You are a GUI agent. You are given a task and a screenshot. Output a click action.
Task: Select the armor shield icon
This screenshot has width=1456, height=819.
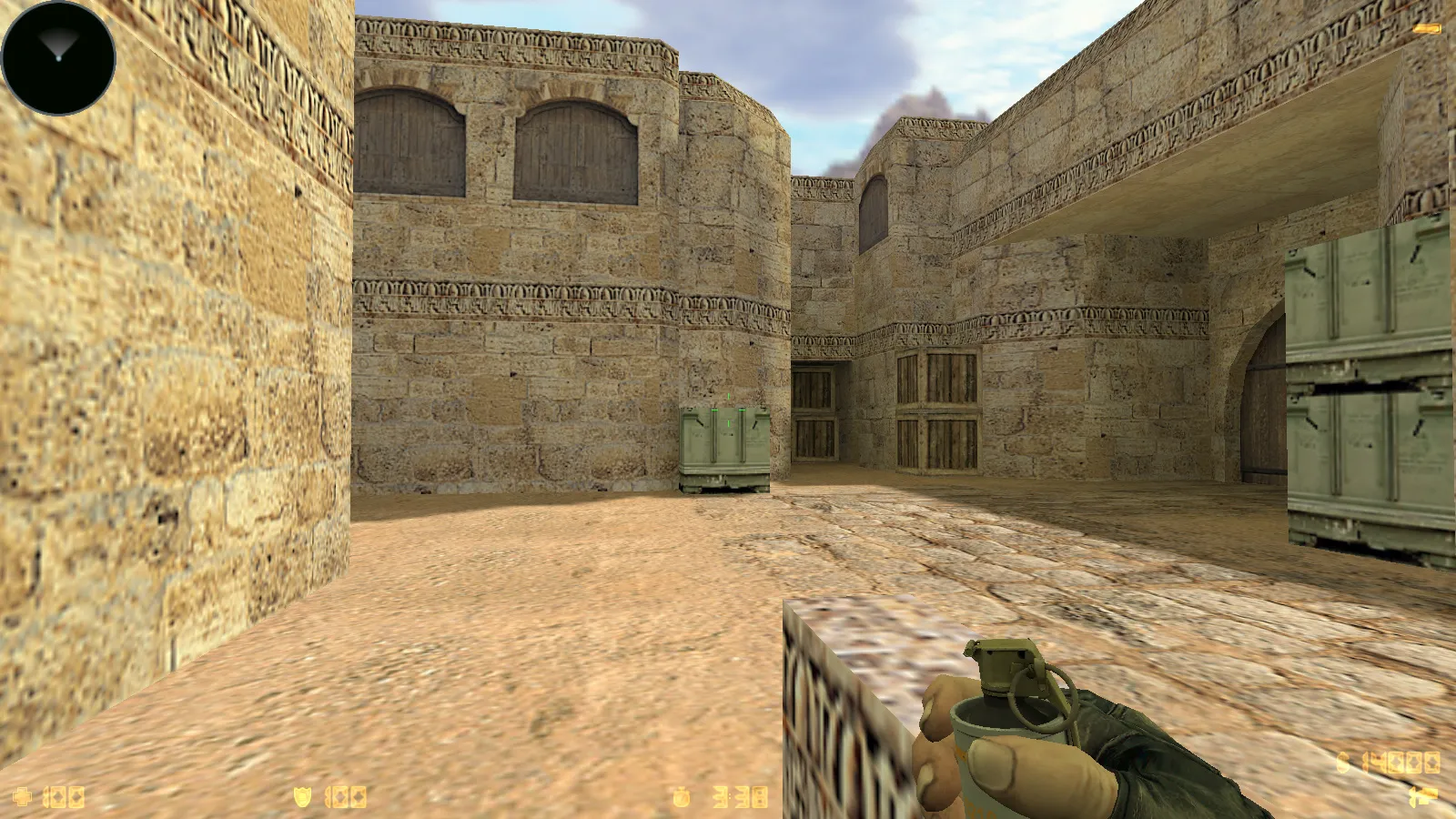click(x=302, y=796)
